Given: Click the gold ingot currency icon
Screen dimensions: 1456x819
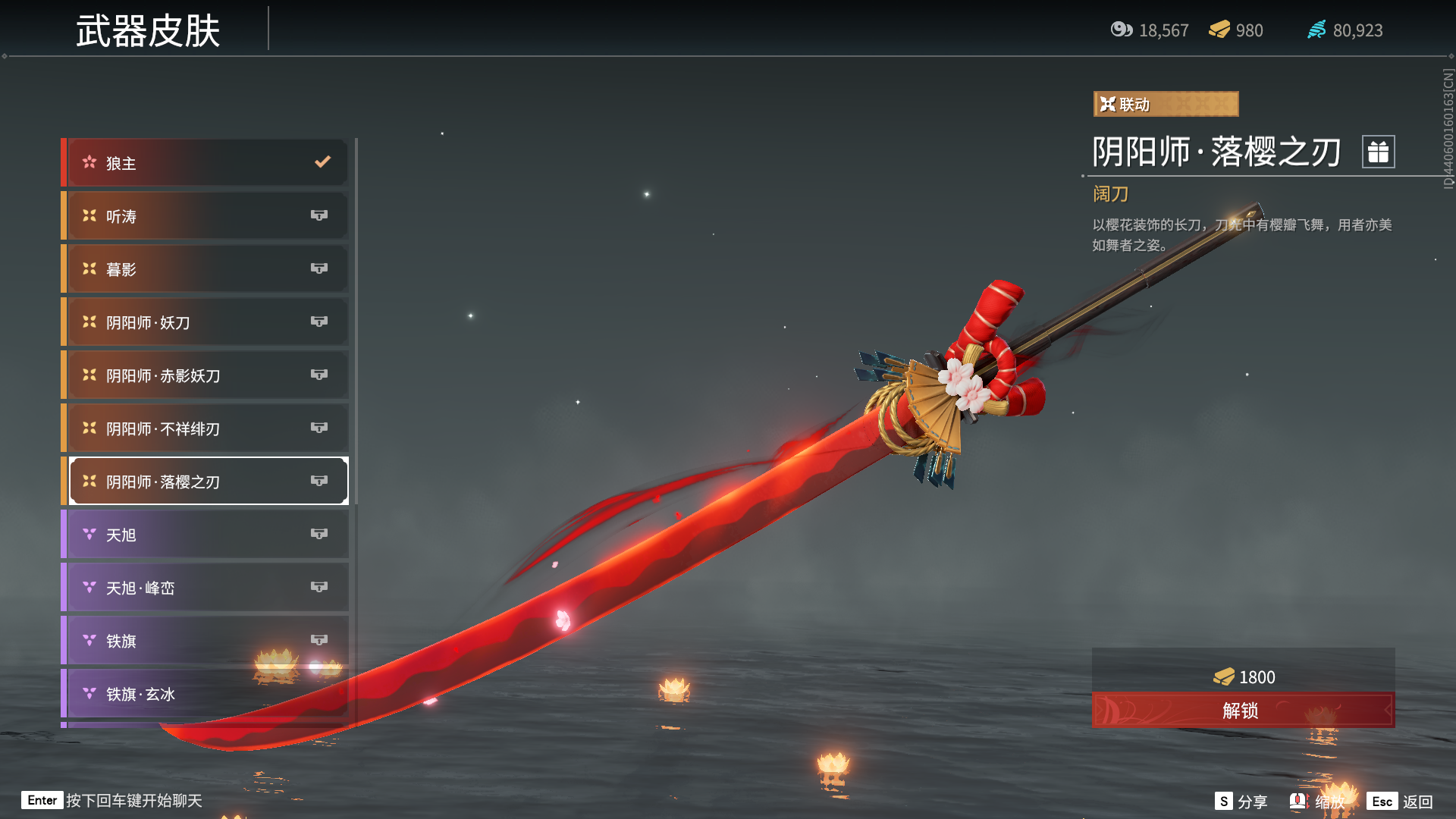Looking at the screenshot, I should tap(1219, 30).
